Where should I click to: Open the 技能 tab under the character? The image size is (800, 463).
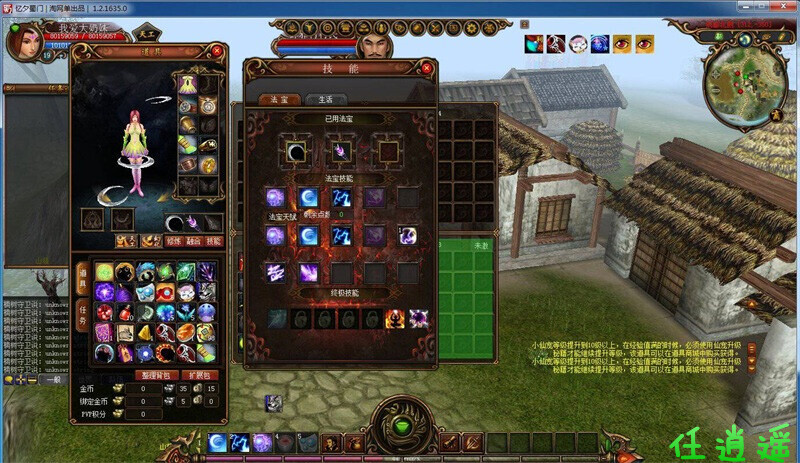(x=214, y=241)
